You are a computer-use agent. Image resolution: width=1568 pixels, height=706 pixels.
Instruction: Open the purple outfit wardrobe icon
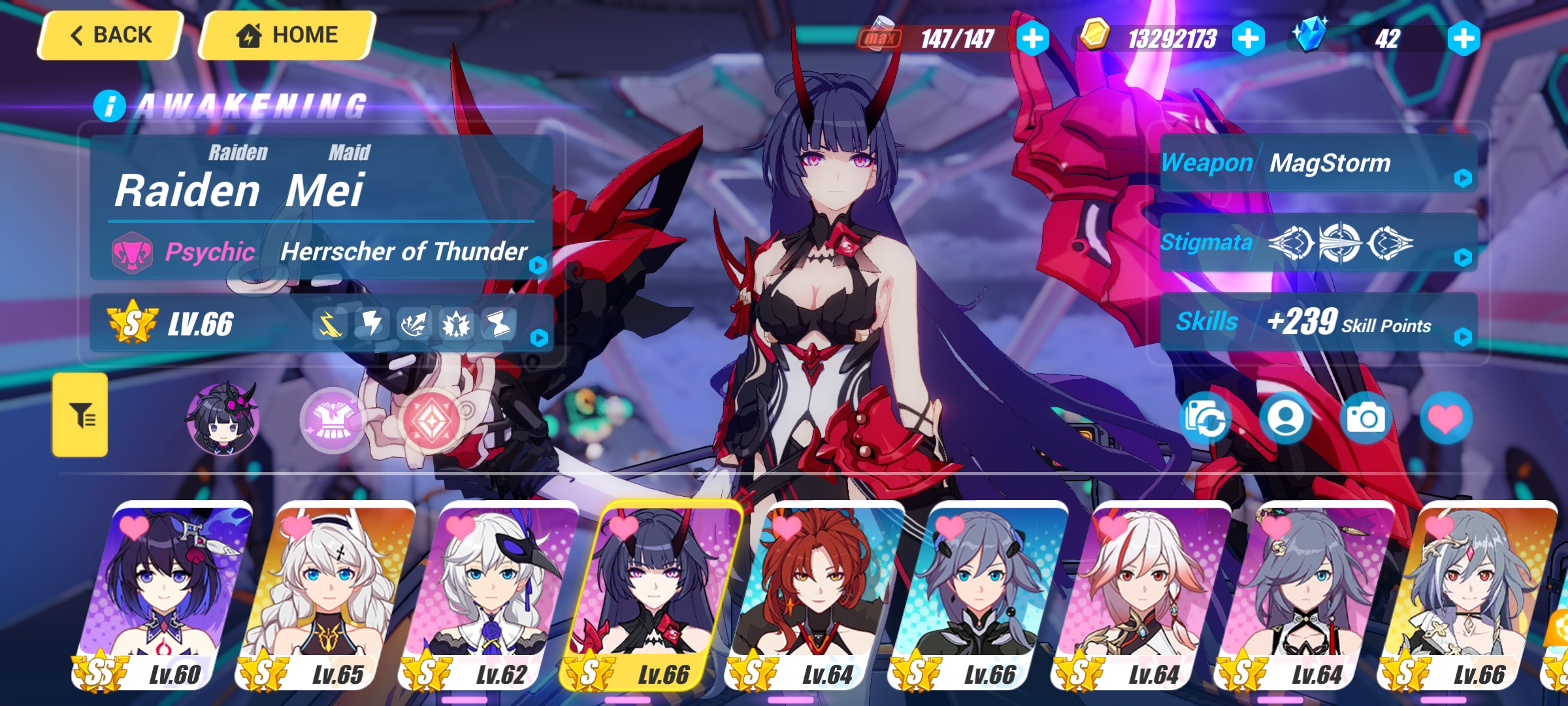click(x=333, y=420)
